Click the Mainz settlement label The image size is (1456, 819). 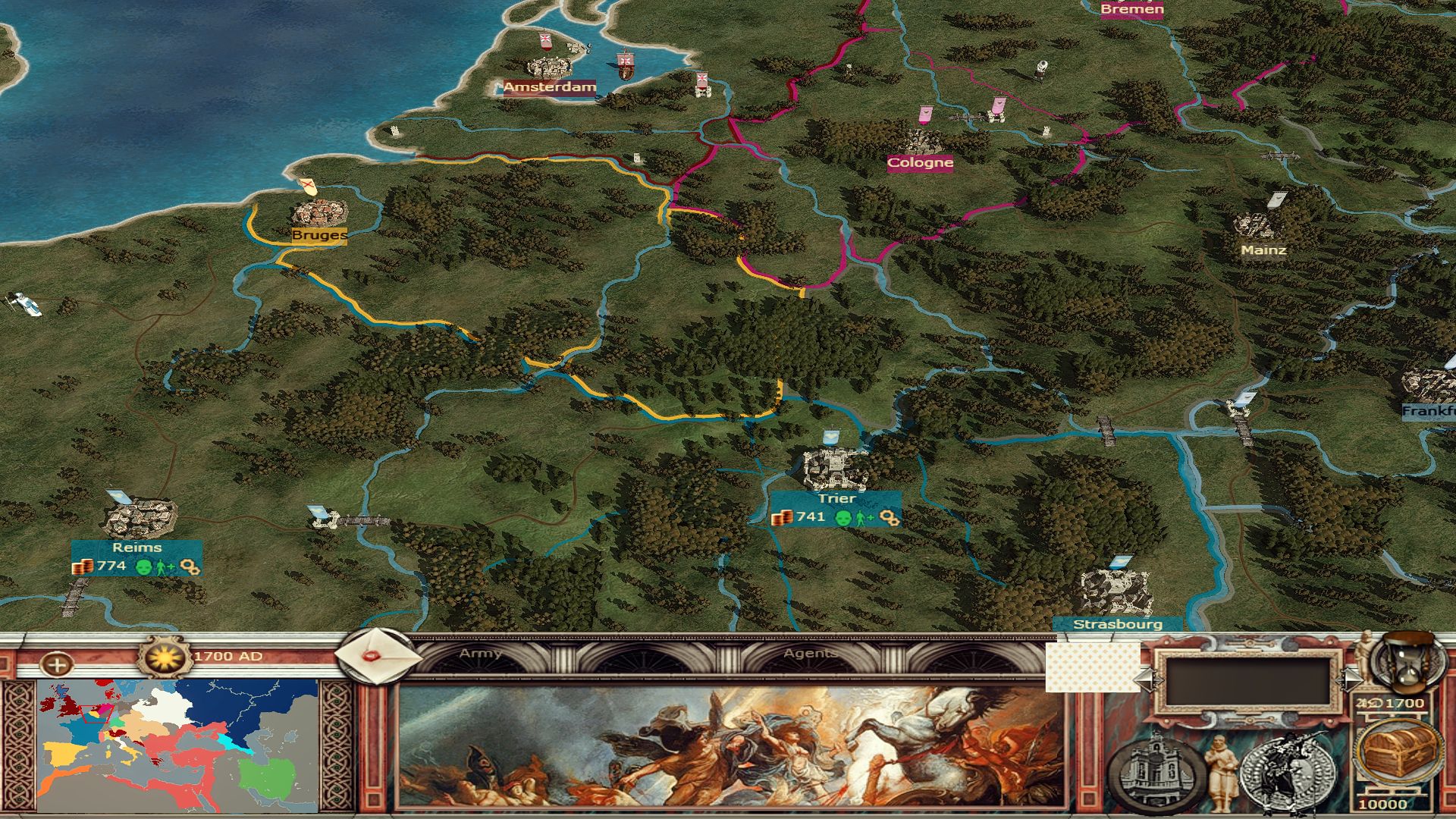[x=1263, y=249]
